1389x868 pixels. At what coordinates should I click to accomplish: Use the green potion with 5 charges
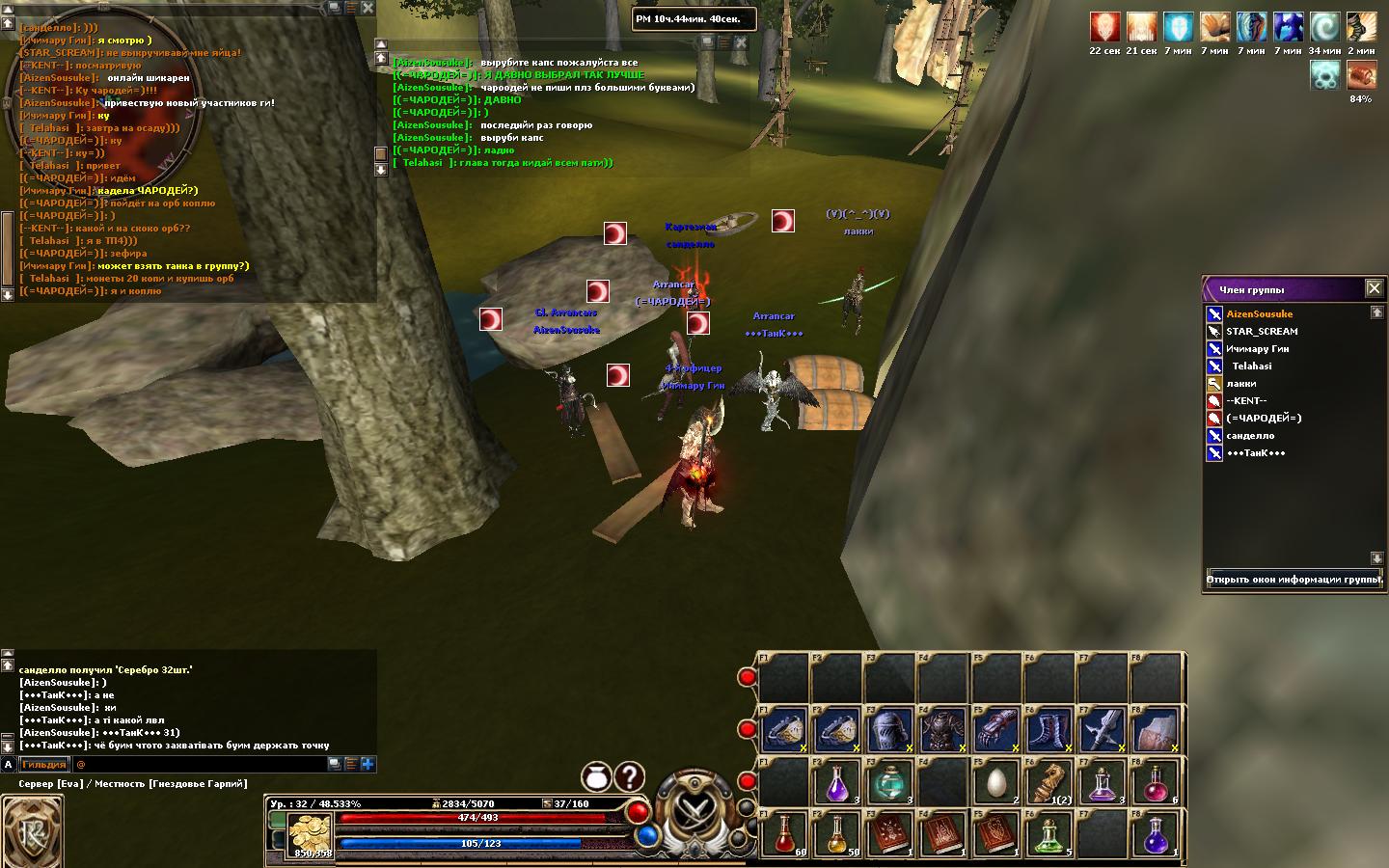pyautogui.click(x=1049, y=833)
